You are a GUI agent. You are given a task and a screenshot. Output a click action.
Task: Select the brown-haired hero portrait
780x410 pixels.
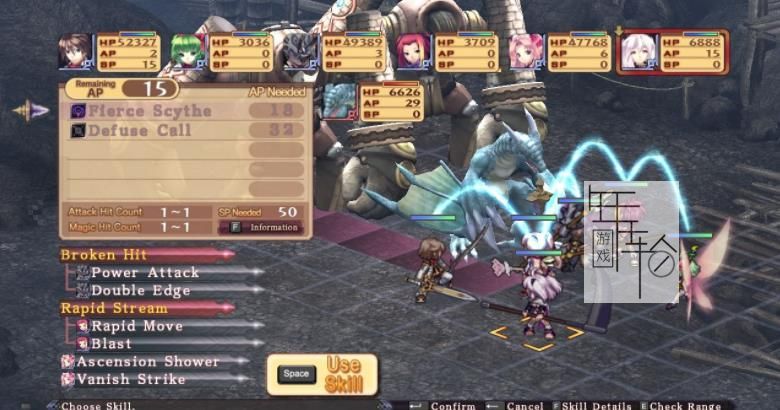[x=75, y=51]
